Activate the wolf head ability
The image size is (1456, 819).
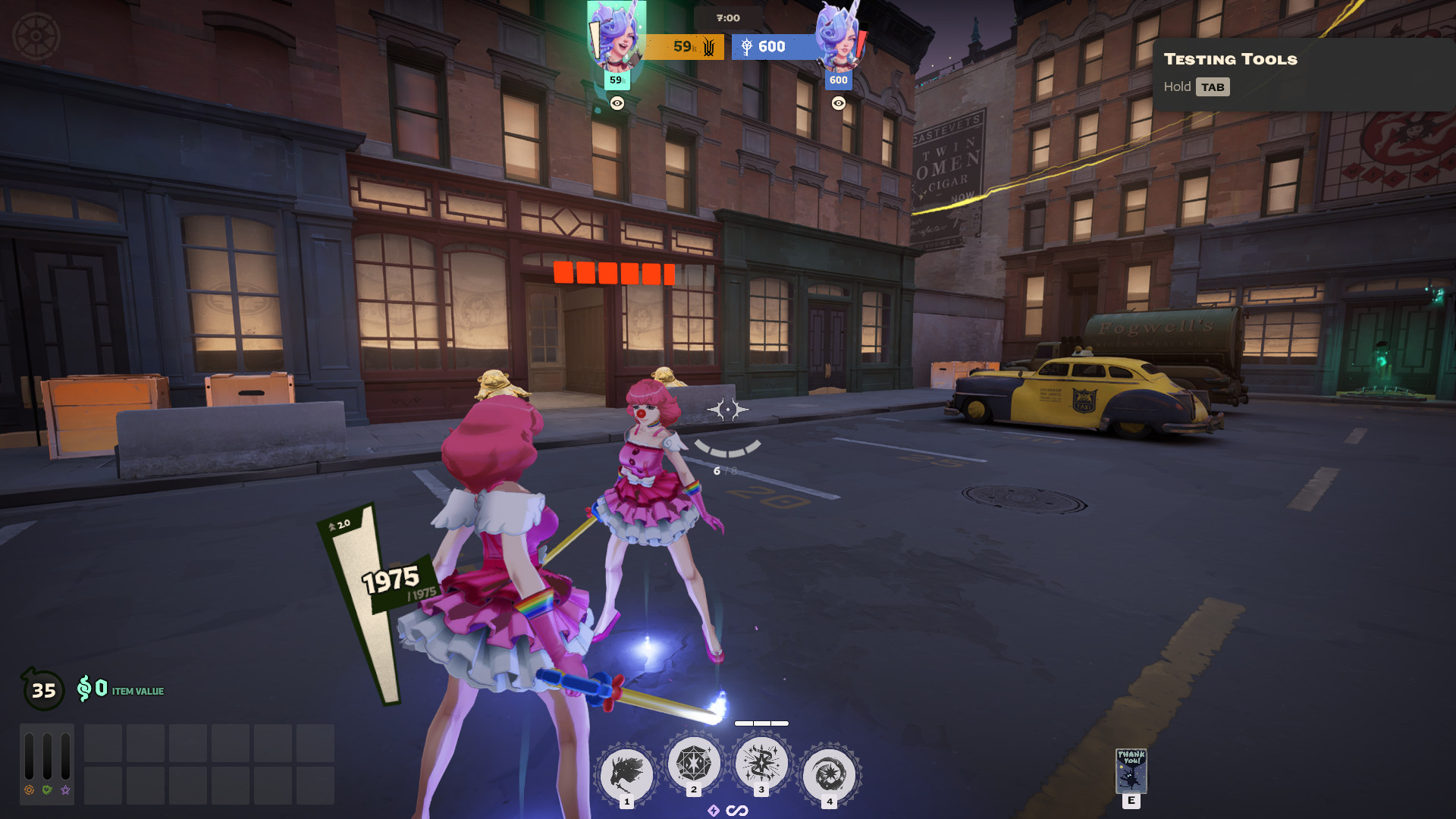626,774
